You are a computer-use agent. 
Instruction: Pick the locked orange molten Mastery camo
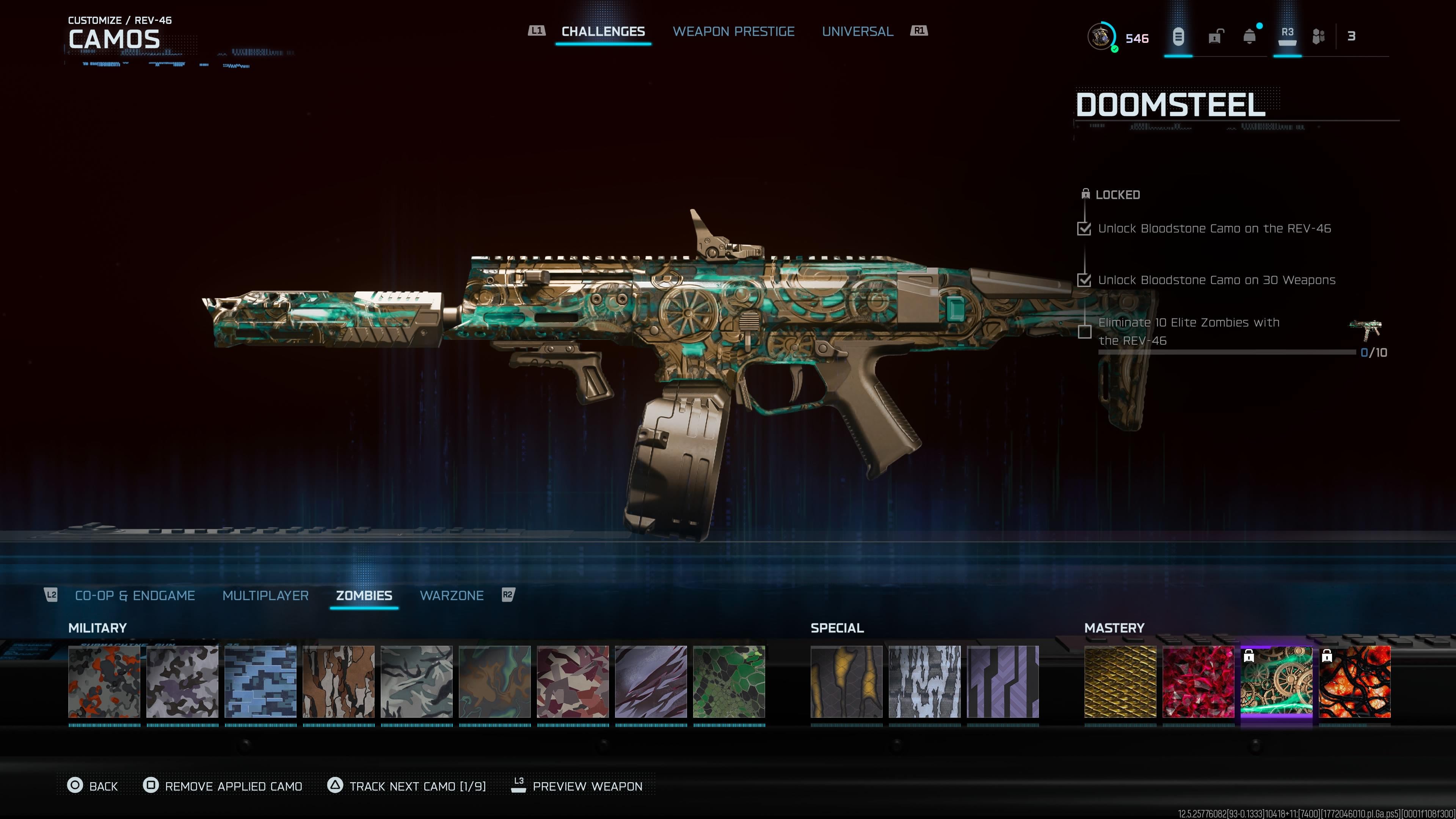[1355, 682]
